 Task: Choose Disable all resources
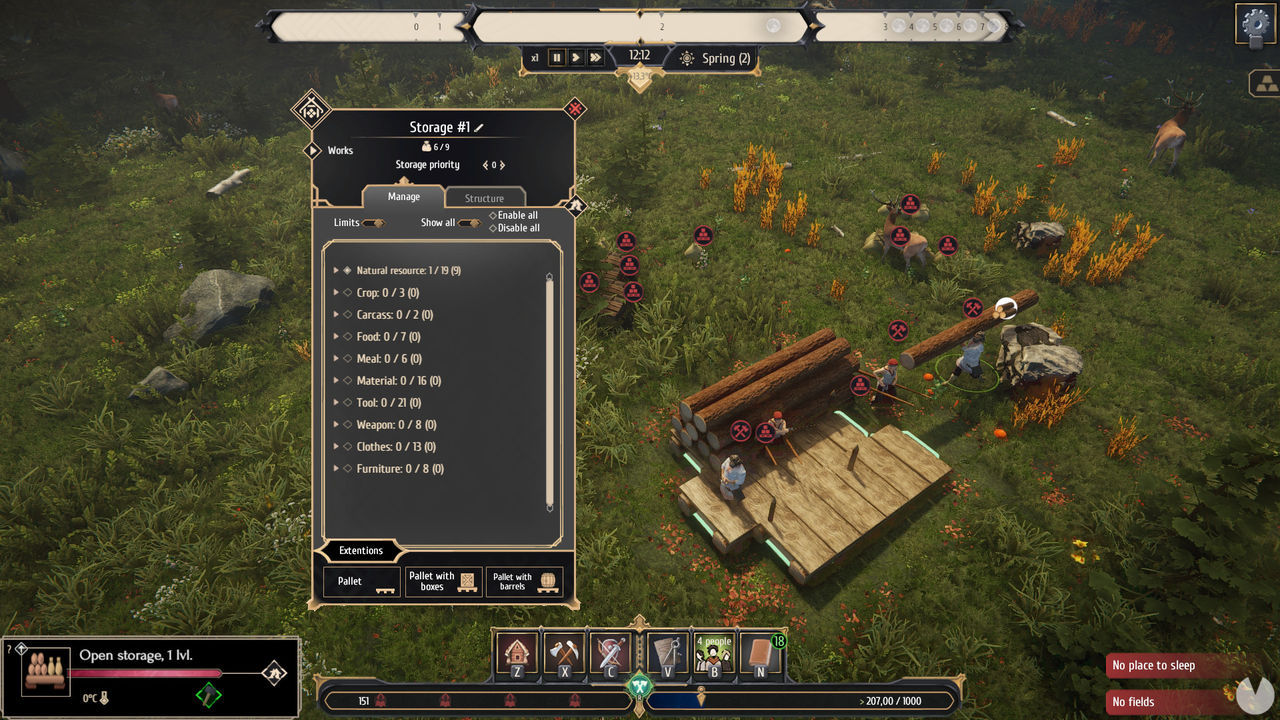click(x=514, y=228)
